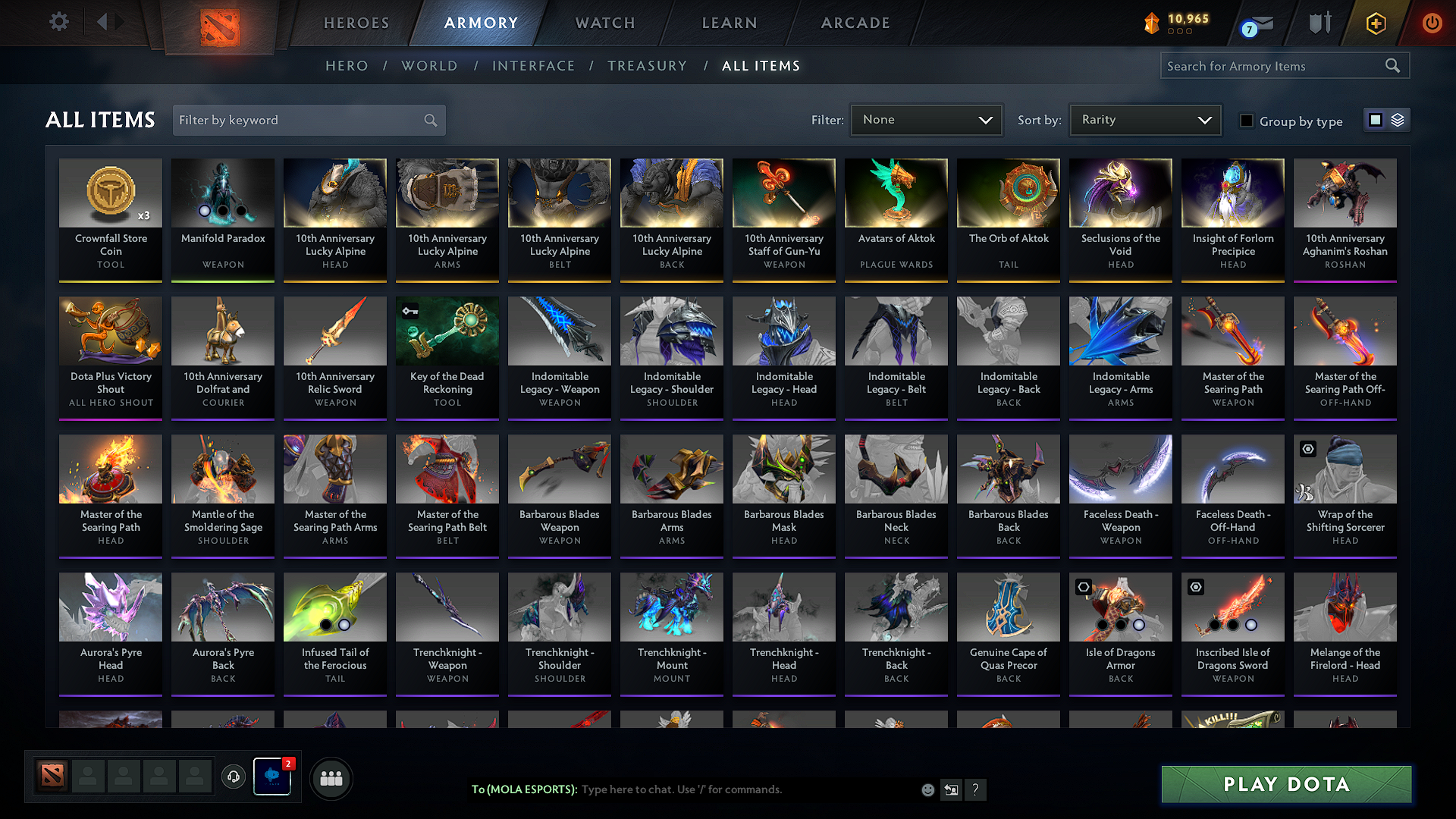1456x819 pixels.
Task: Enable the Group by type checkbox
Action: coord(1247,120)
